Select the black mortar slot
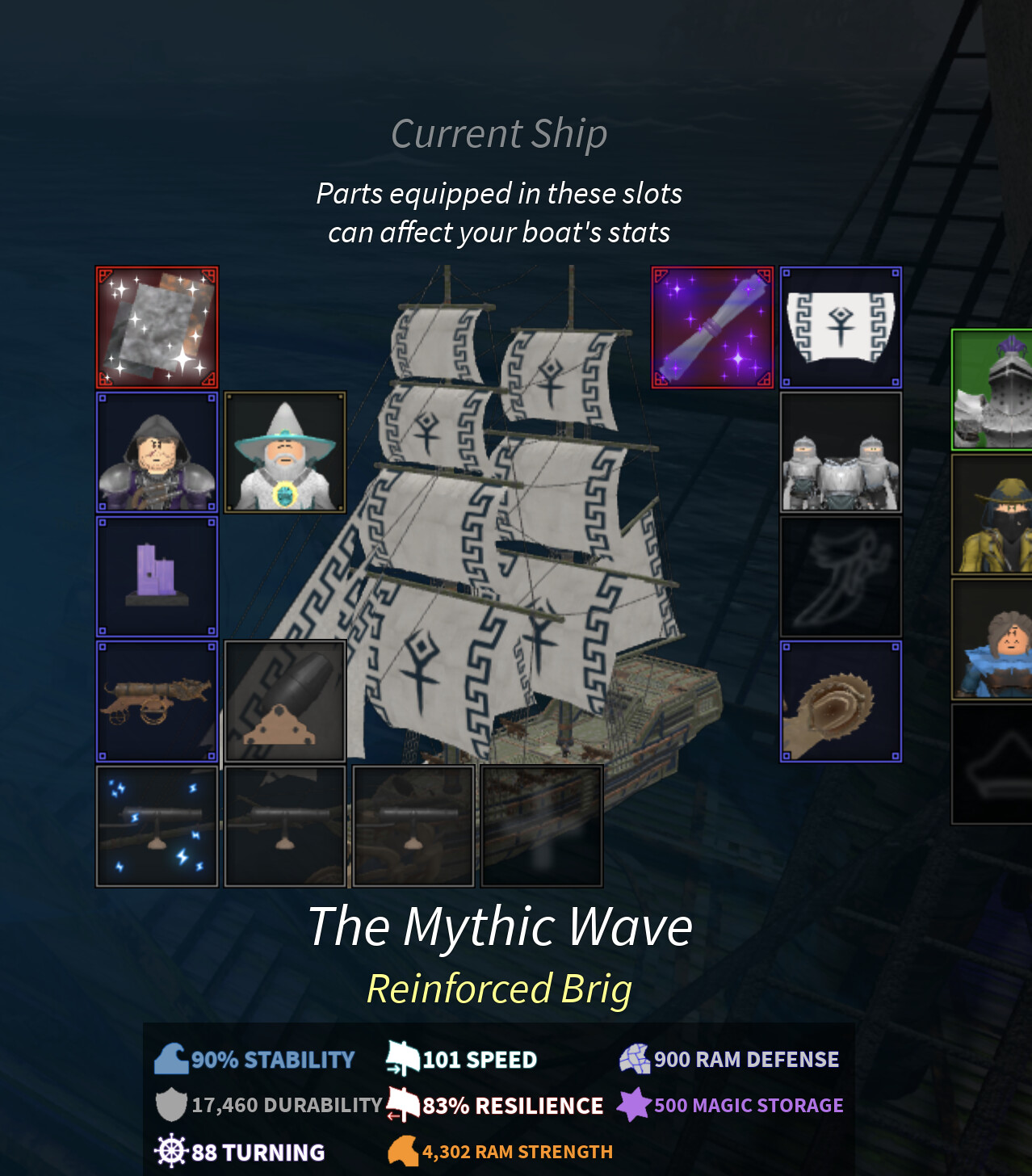Image resolution: width=1032 pixels, height=1176 pixels. [284, 701]
